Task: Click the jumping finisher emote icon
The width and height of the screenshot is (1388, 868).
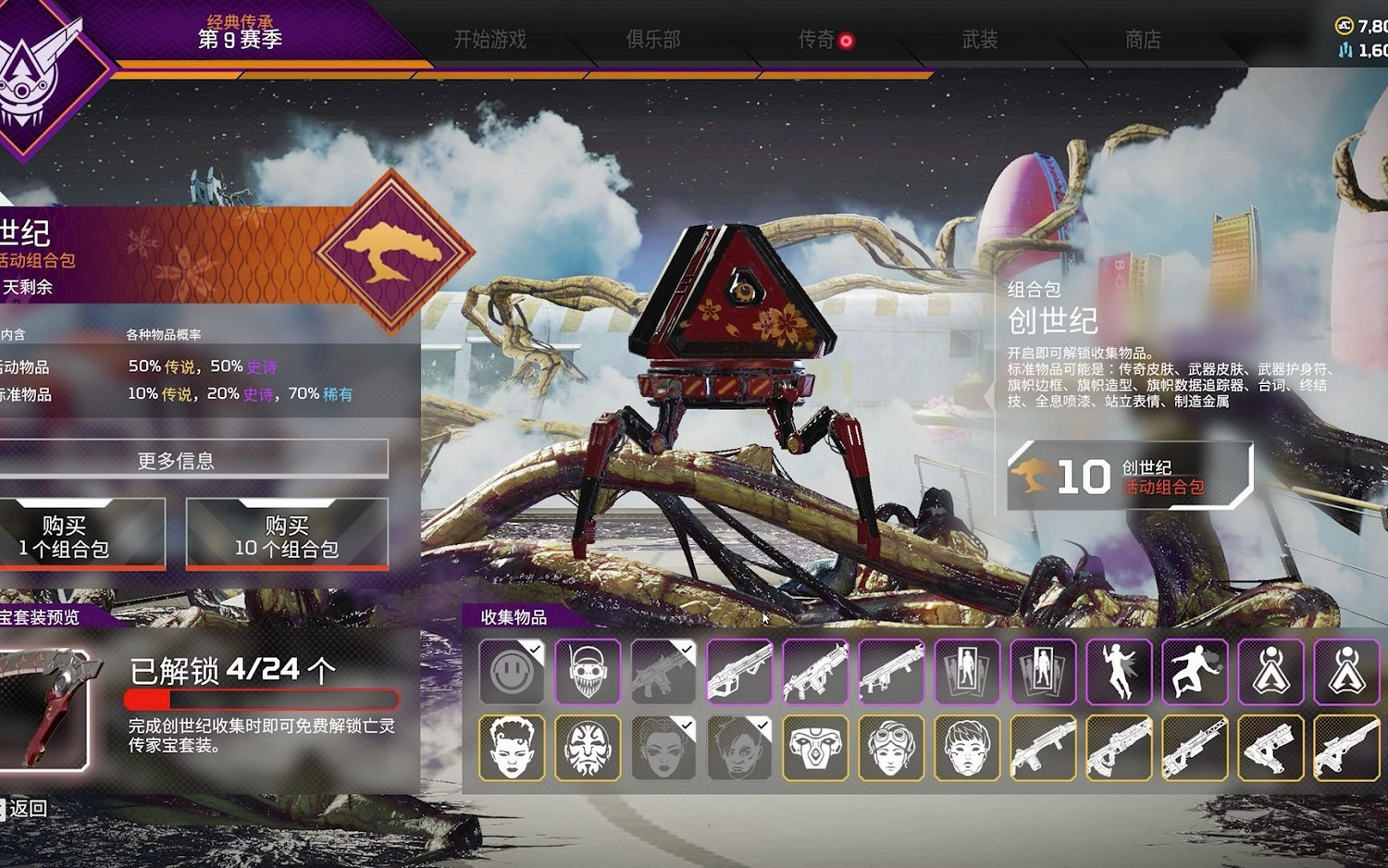Action: (1196, 672)
